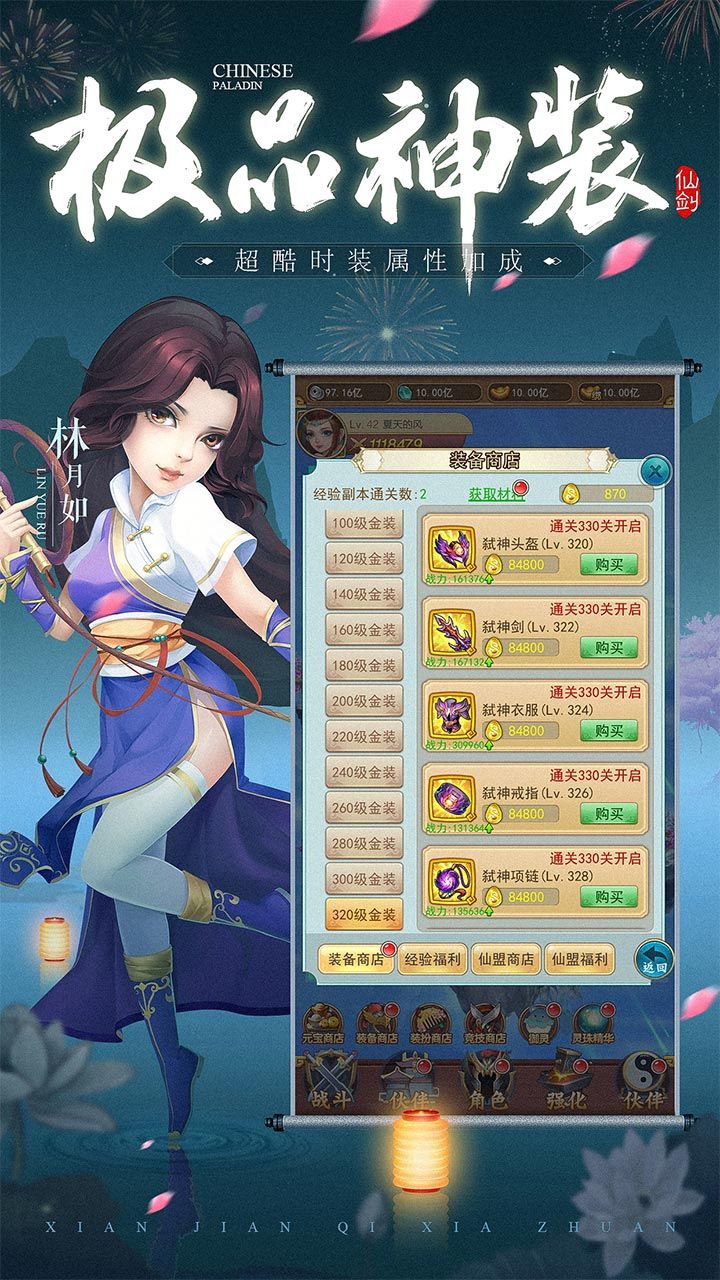The width and height of the screenshot is (720, 1280).
Task: Buy the 弑神衣服 armor
Action: [x=608, y=731]
